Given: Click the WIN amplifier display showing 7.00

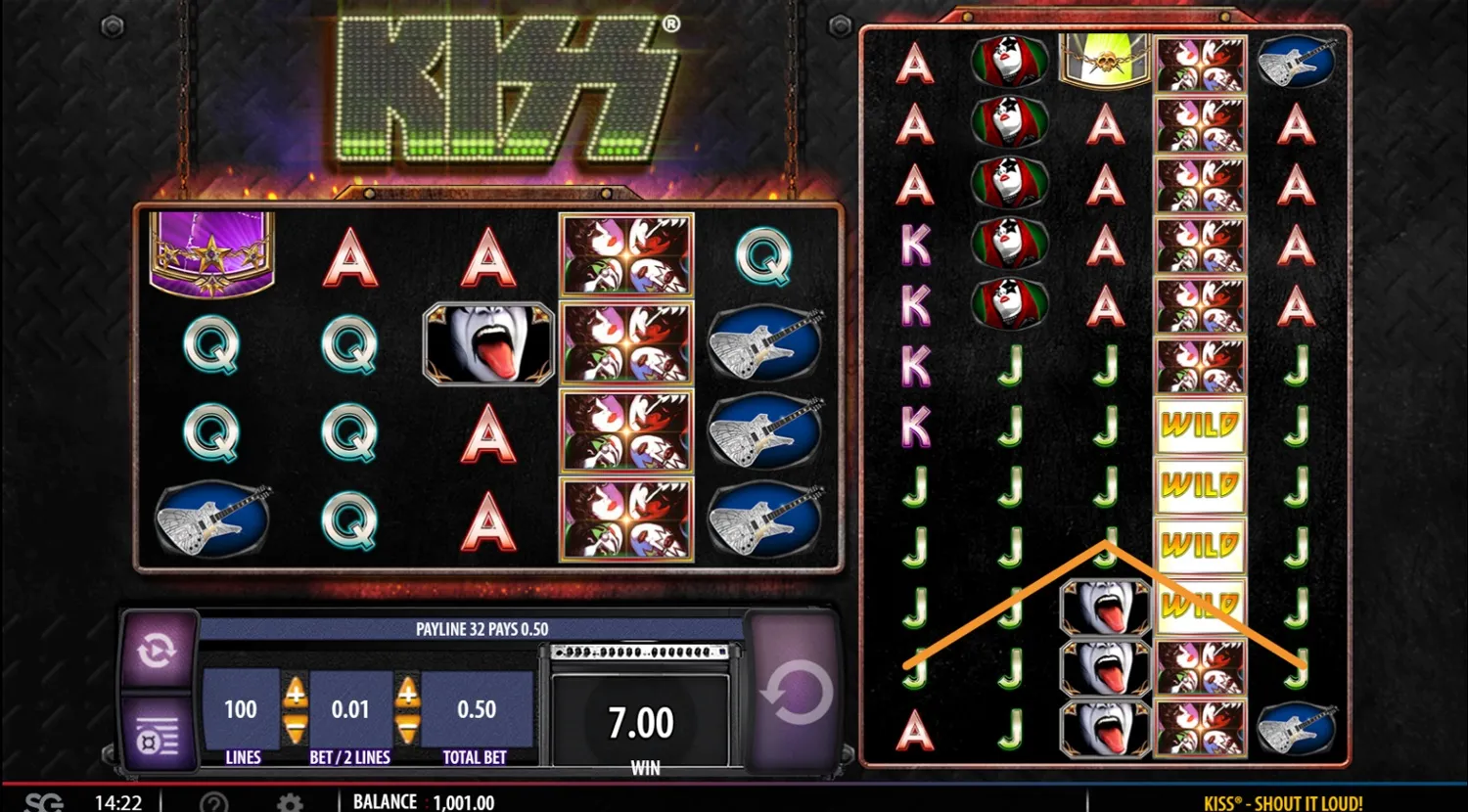Looking at the screenshot, I should coord(642,721).
